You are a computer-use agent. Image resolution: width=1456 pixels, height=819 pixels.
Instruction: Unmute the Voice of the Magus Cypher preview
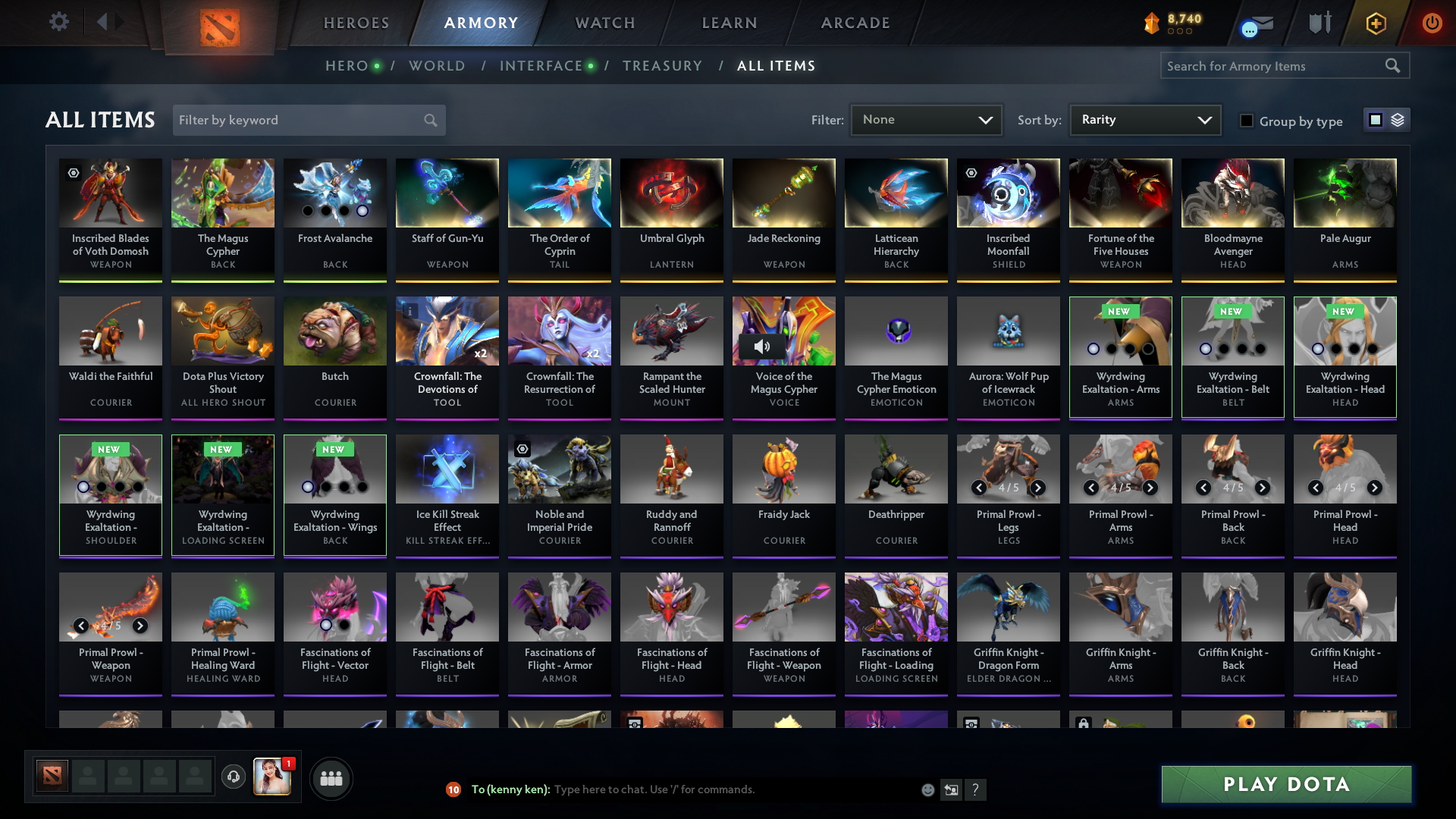(763, 346)
